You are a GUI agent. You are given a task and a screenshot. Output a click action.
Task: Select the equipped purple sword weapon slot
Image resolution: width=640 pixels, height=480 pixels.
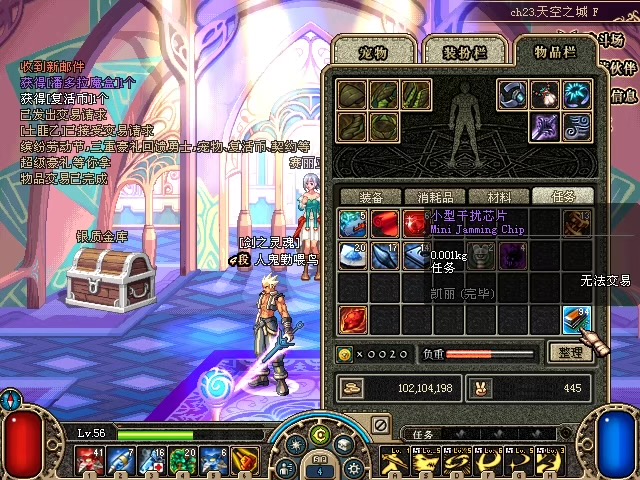coord(544,127)
